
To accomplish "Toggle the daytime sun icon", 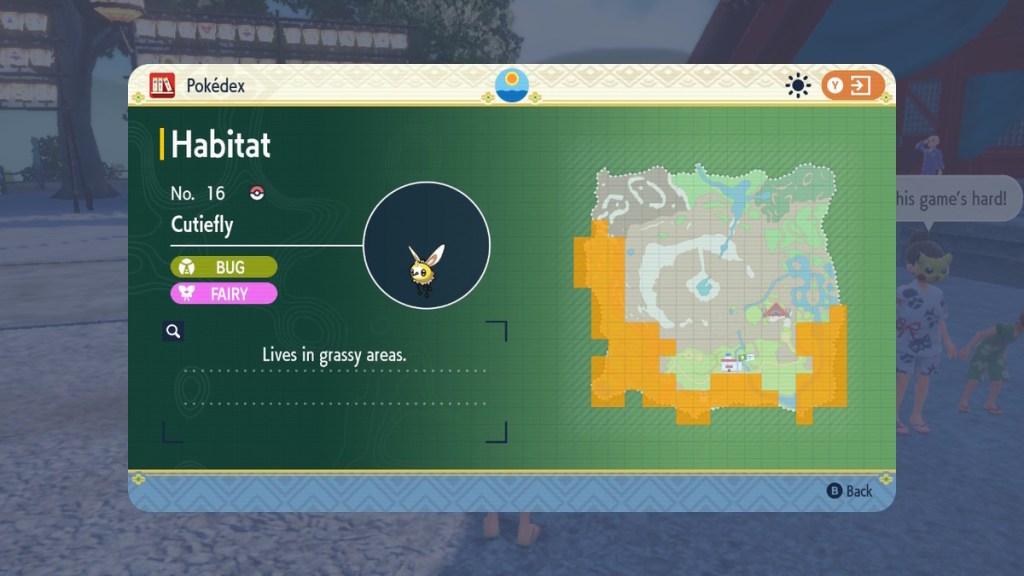I will 797,86.
